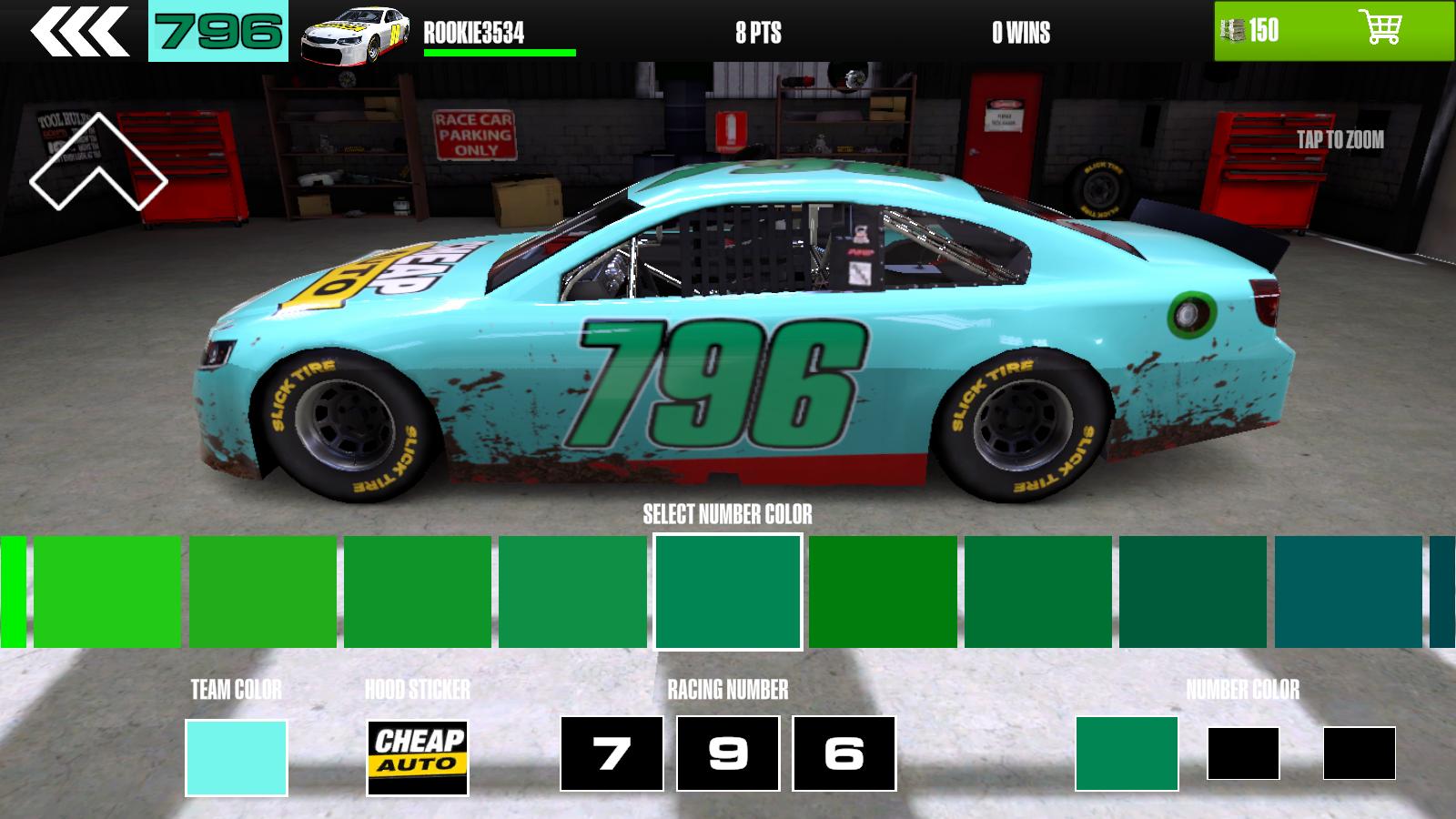
Task: Edit the last racing digit 6
Action: click(x=844, y=753)
